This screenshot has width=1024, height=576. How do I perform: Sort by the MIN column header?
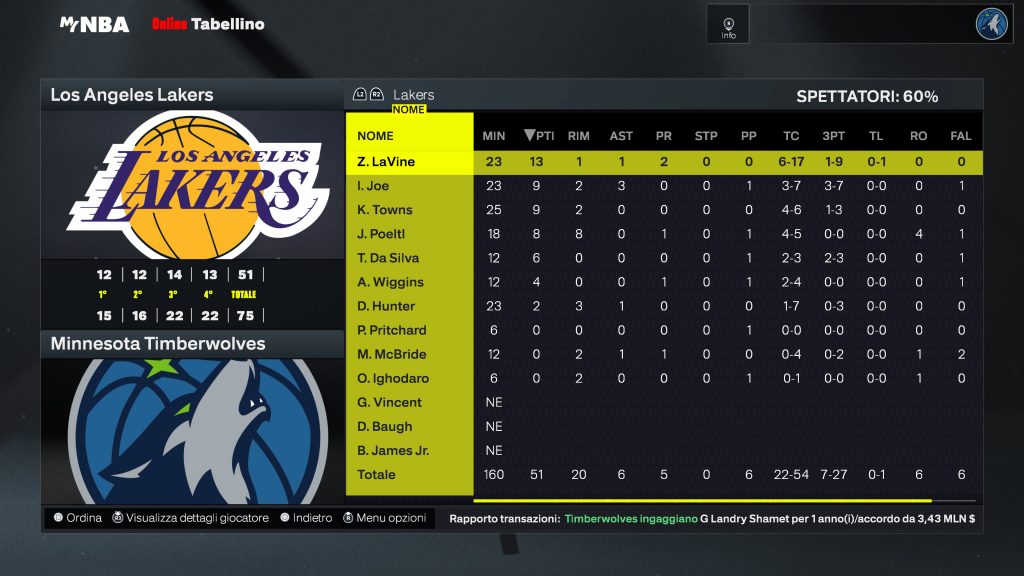tap(494, 136)
